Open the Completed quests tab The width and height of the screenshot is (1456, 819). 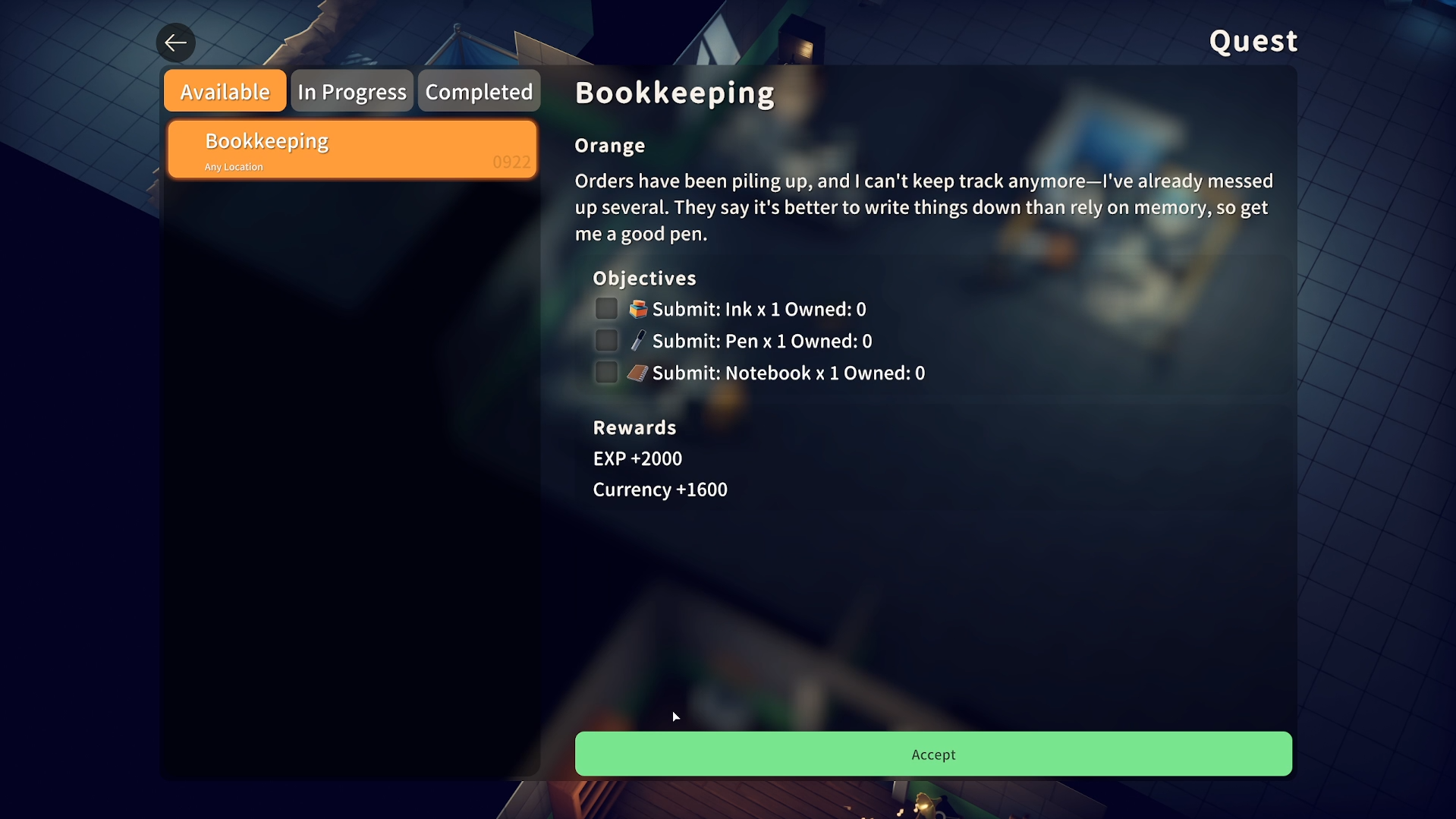tap(478, 90)
